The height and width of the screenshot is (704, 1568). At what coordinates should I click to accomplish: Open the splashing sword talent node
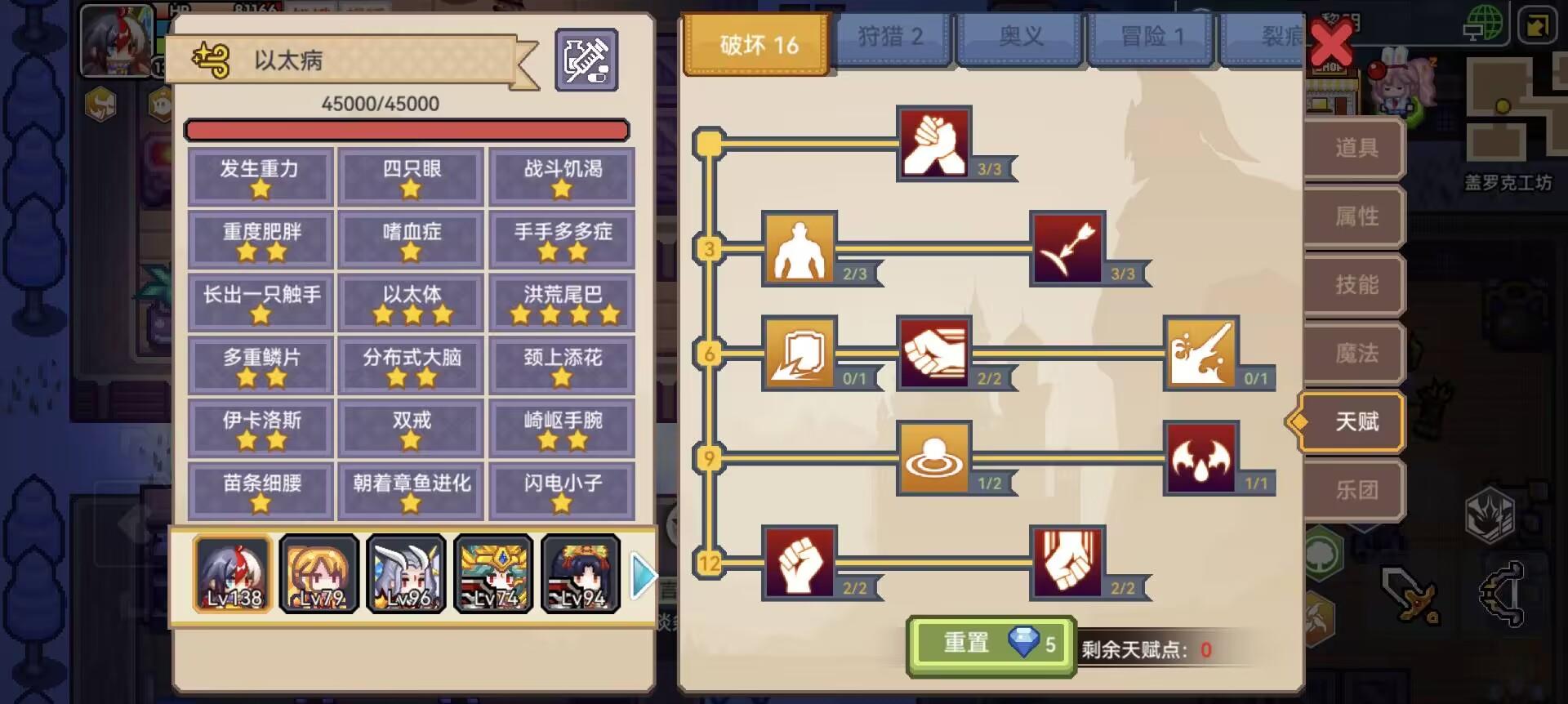coord(1200,353)
